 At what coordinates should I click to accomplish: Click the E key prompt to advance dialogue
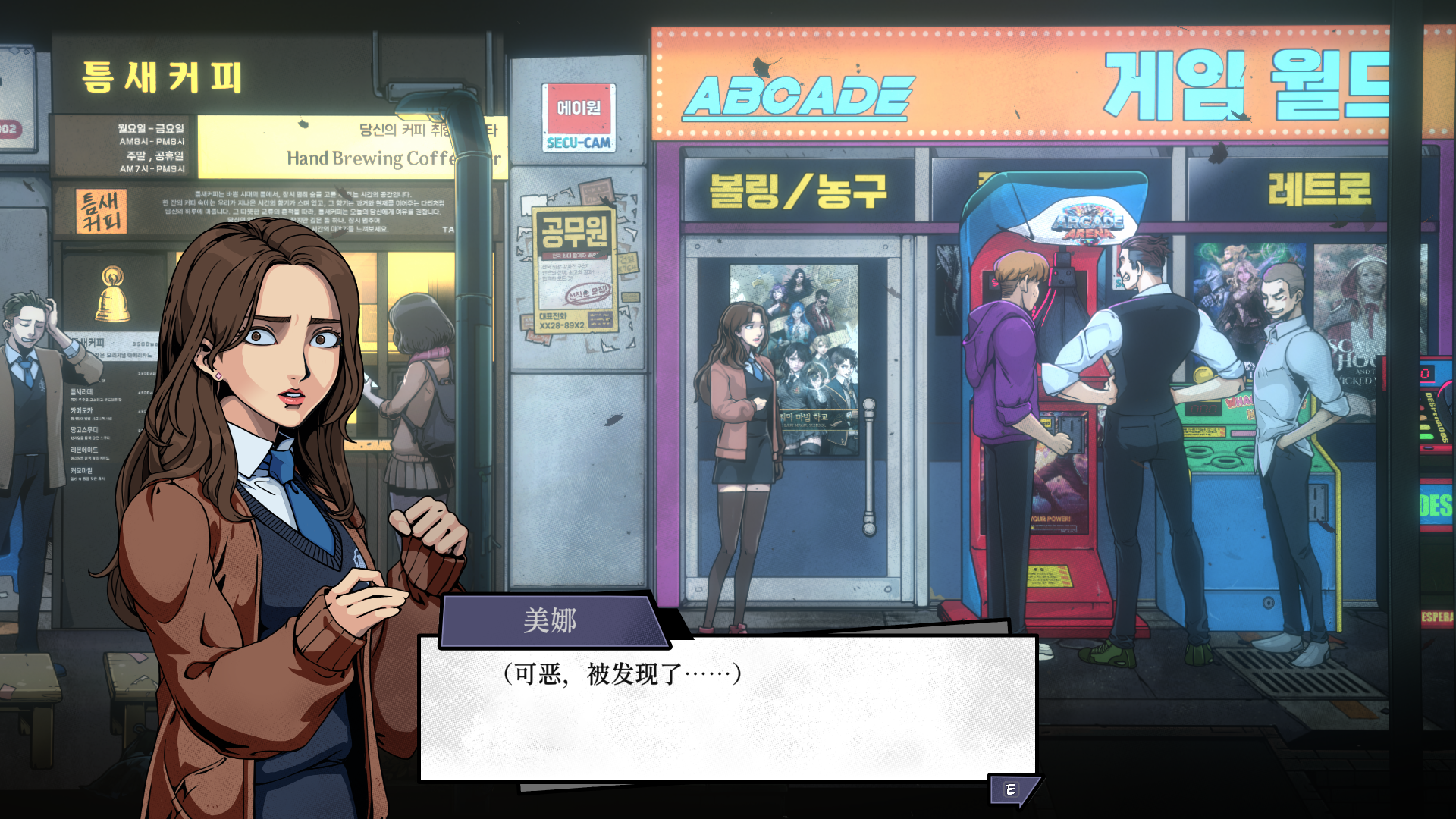pyautogui.click(x=1012, y=788)
